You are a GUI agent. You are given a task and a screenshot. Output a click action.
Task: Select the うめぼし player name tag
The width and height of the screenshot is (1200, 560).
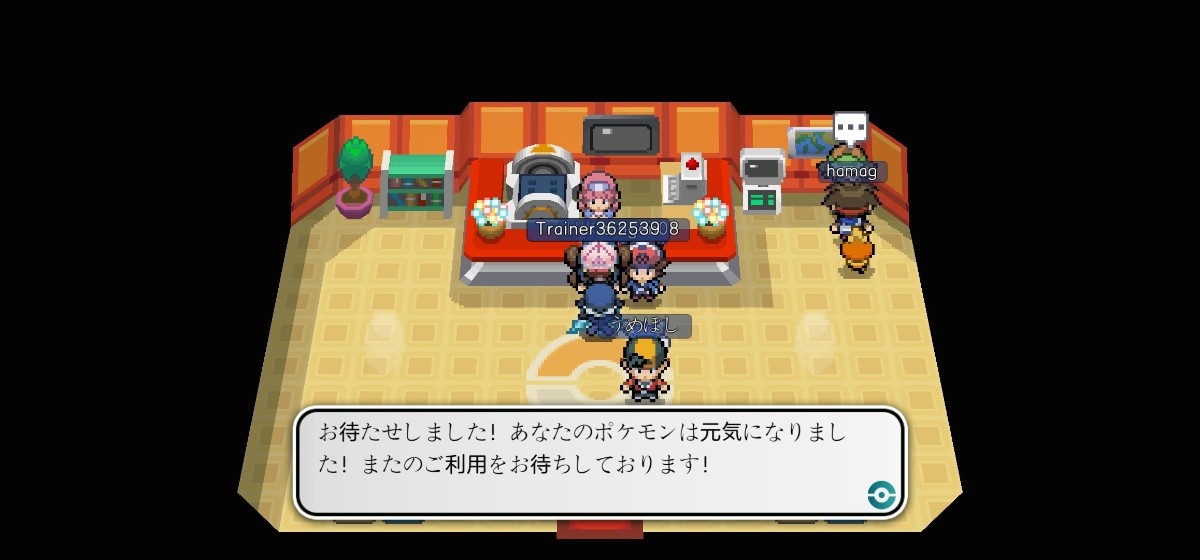647,325
